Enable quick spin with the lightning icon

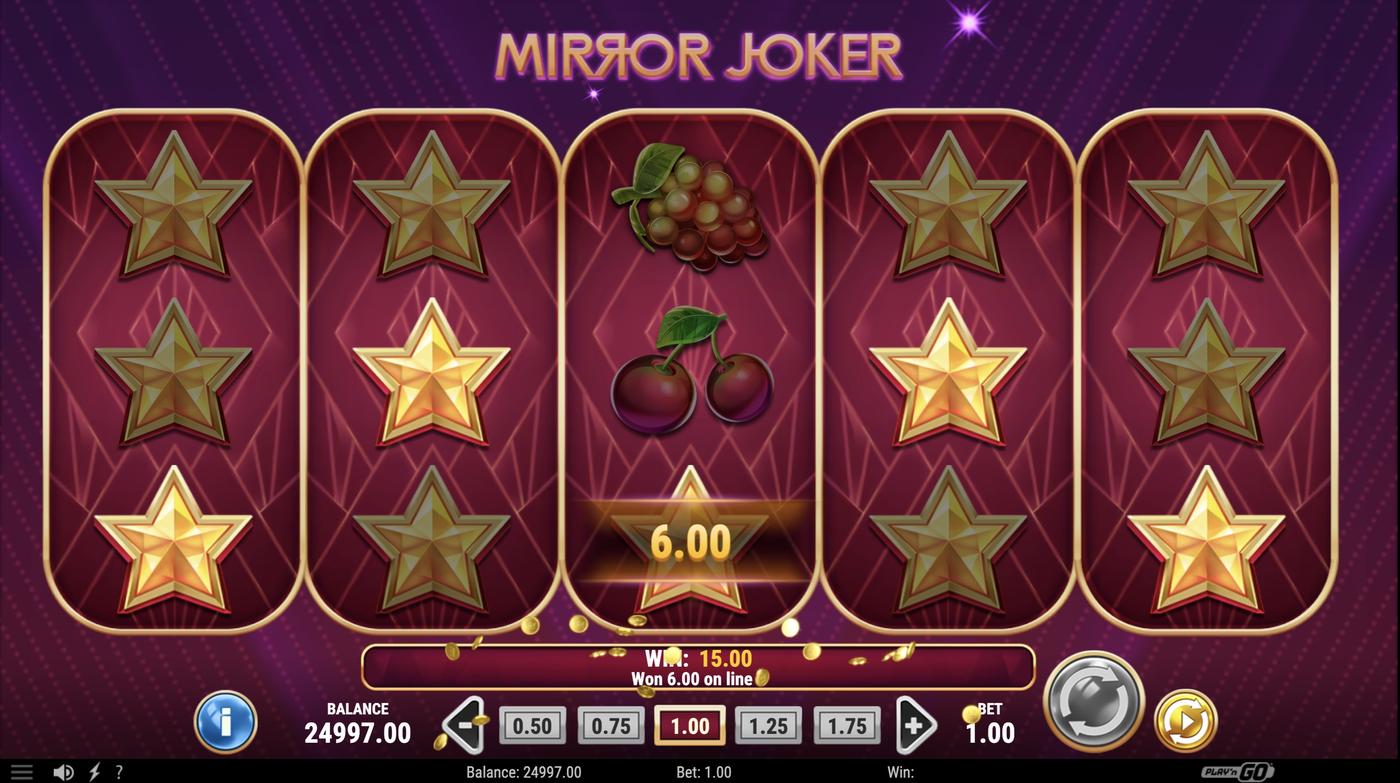coord(92,770)
